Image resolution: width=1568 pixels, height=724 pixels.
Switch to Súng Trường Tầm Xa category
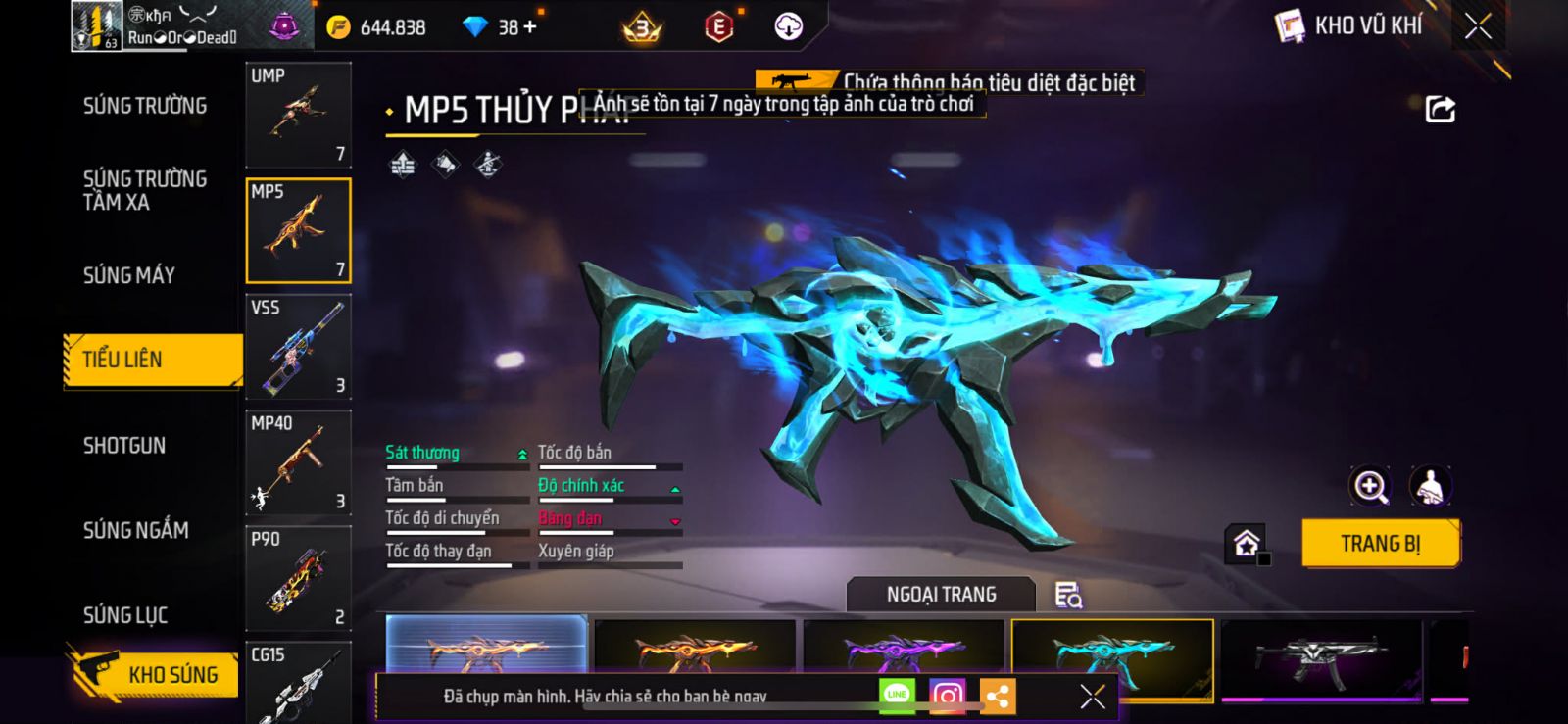point(144,190)
